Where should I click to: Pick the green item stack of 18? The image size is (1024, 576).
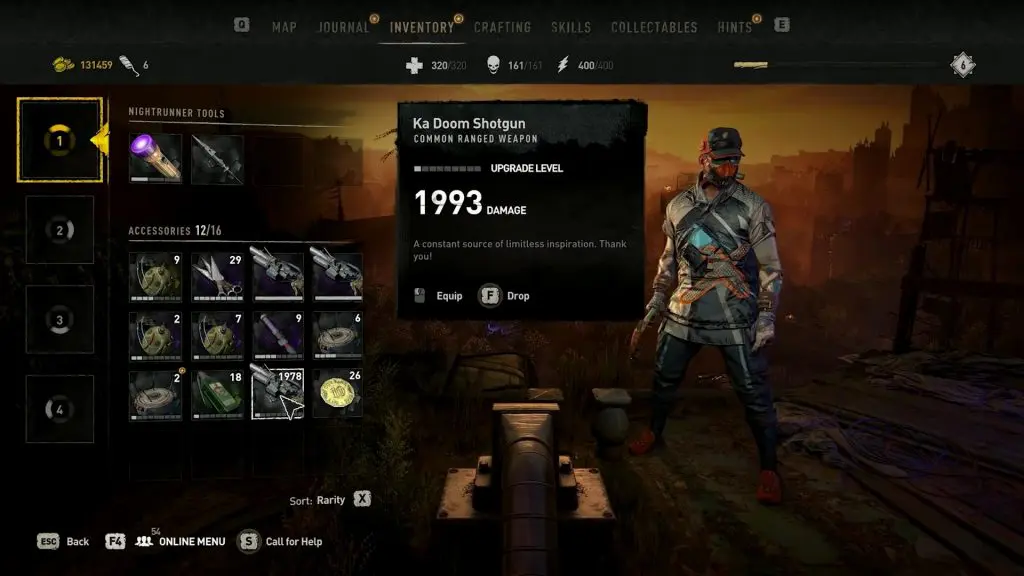click(217, 394)
